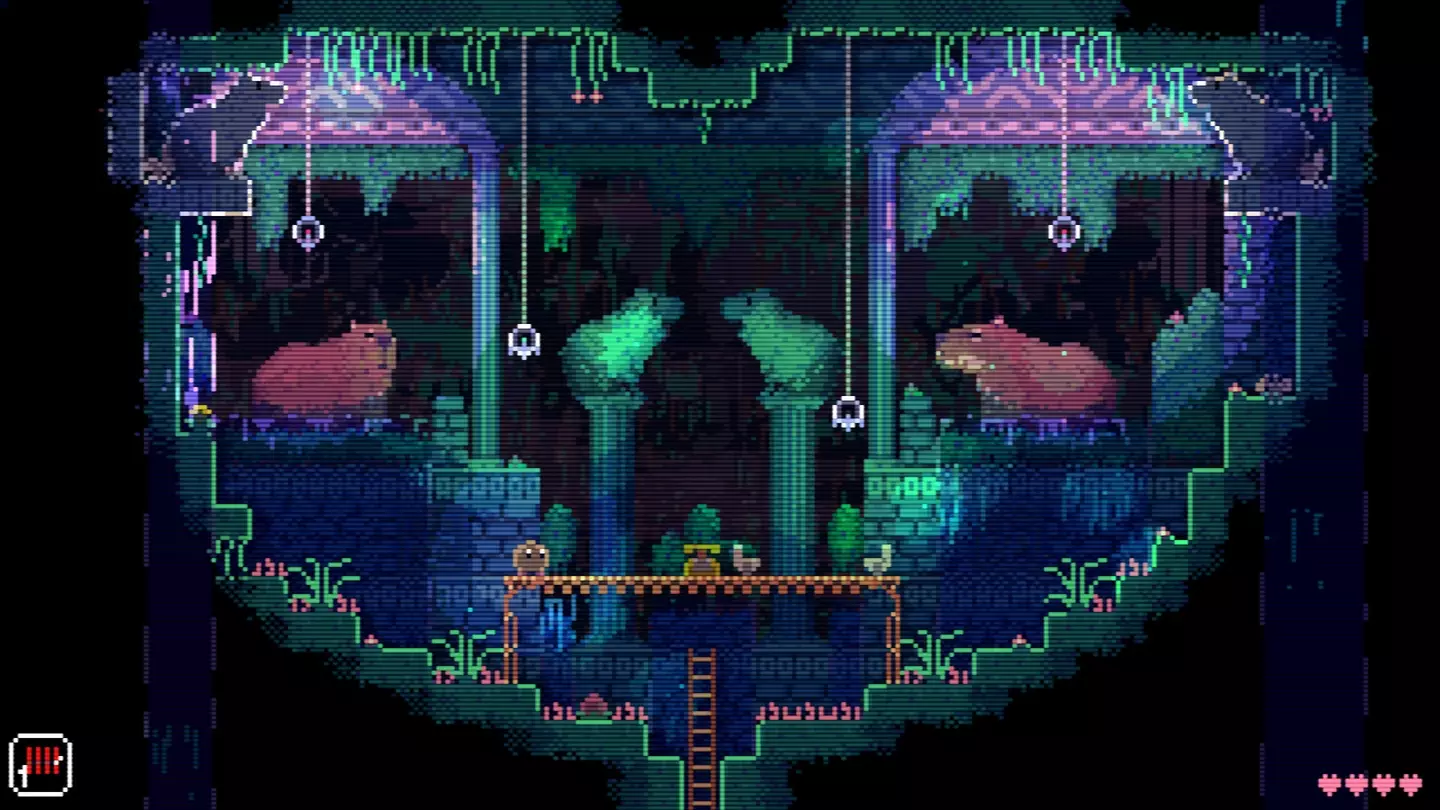
Task: Select the hanging lantern in the center
Action: click(523, 340)
